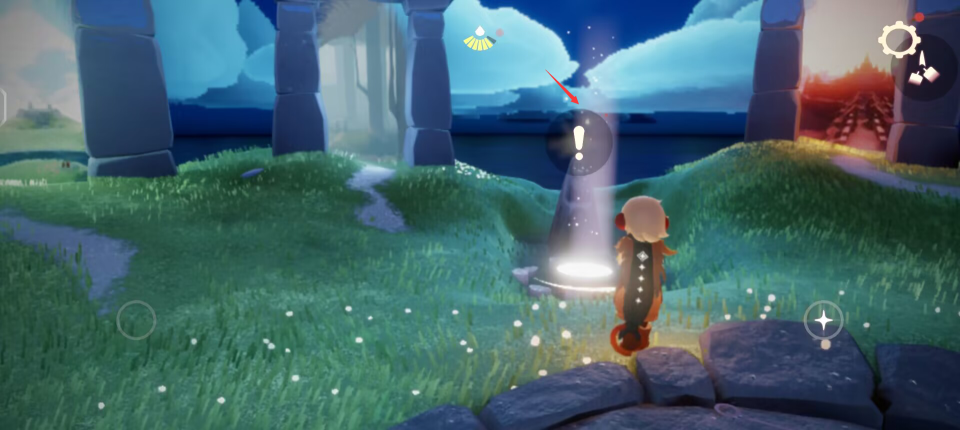Activate the four-point star call button

click(x=823, y=320)
